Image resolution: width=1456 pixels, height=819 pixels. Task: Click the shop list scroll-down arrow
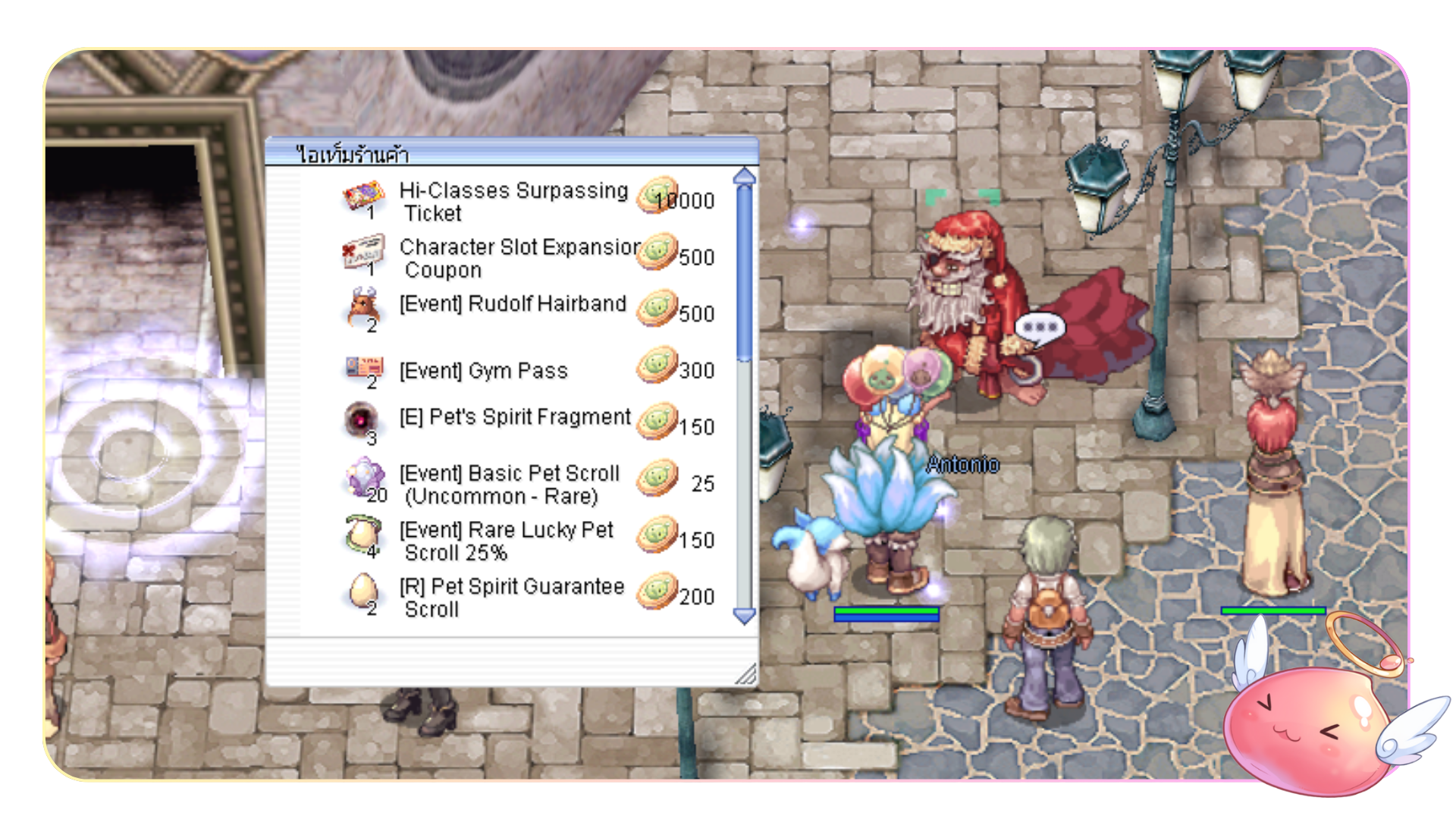pos(745,616)
